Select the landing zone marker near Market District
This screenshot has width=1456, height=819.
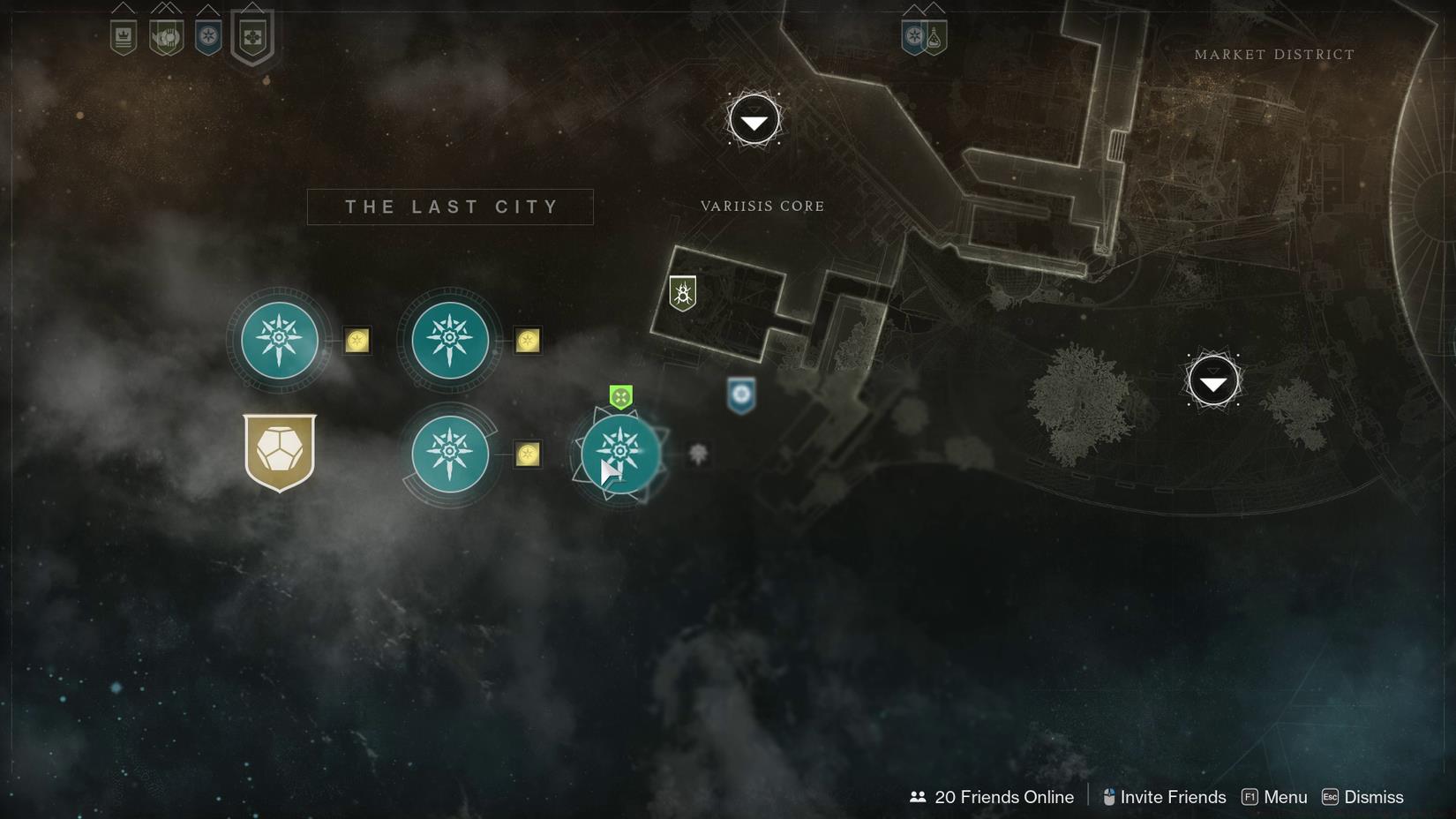point(1213,380)
